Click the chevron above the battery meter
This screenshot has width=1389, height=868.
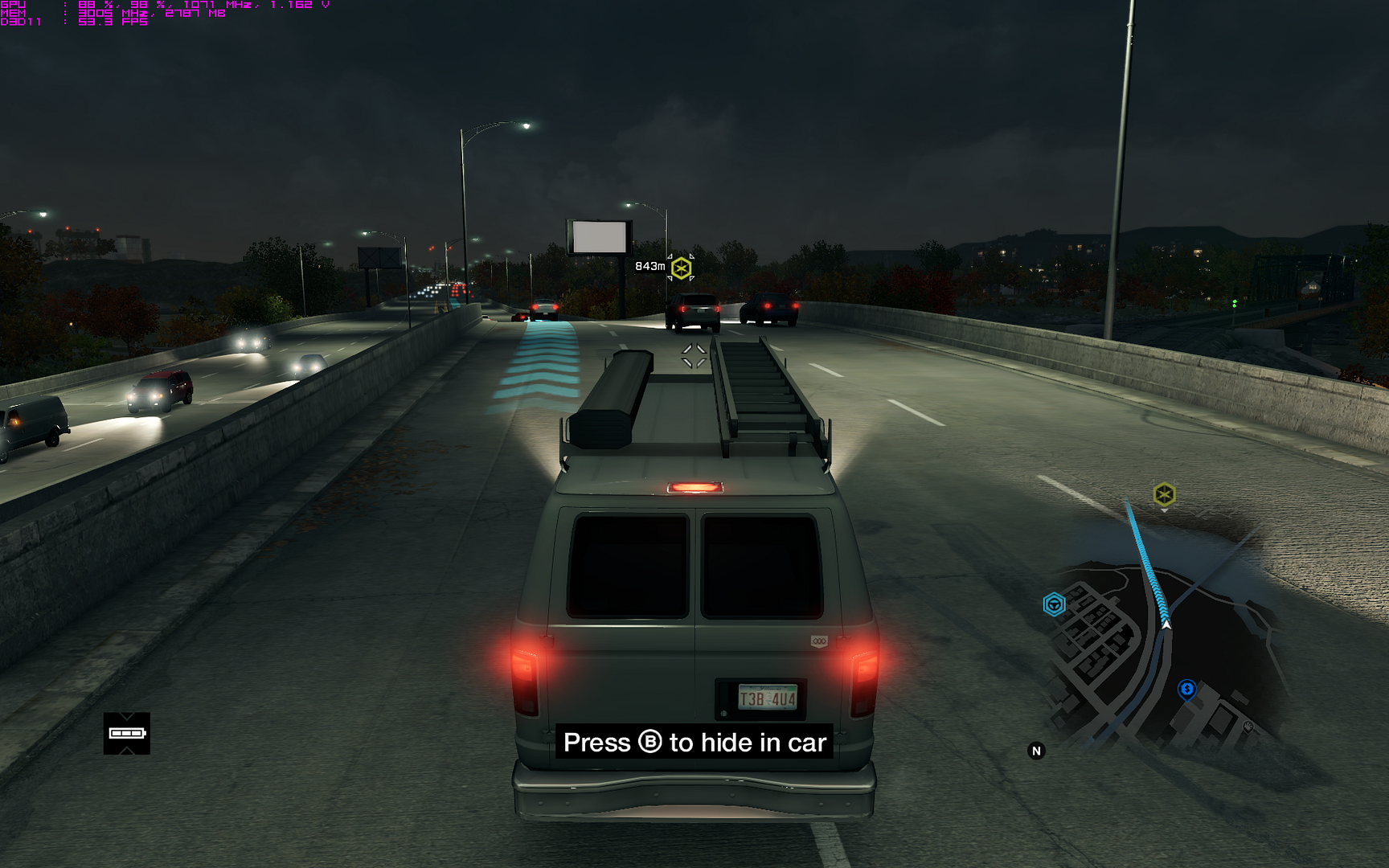tap(126, 715)
